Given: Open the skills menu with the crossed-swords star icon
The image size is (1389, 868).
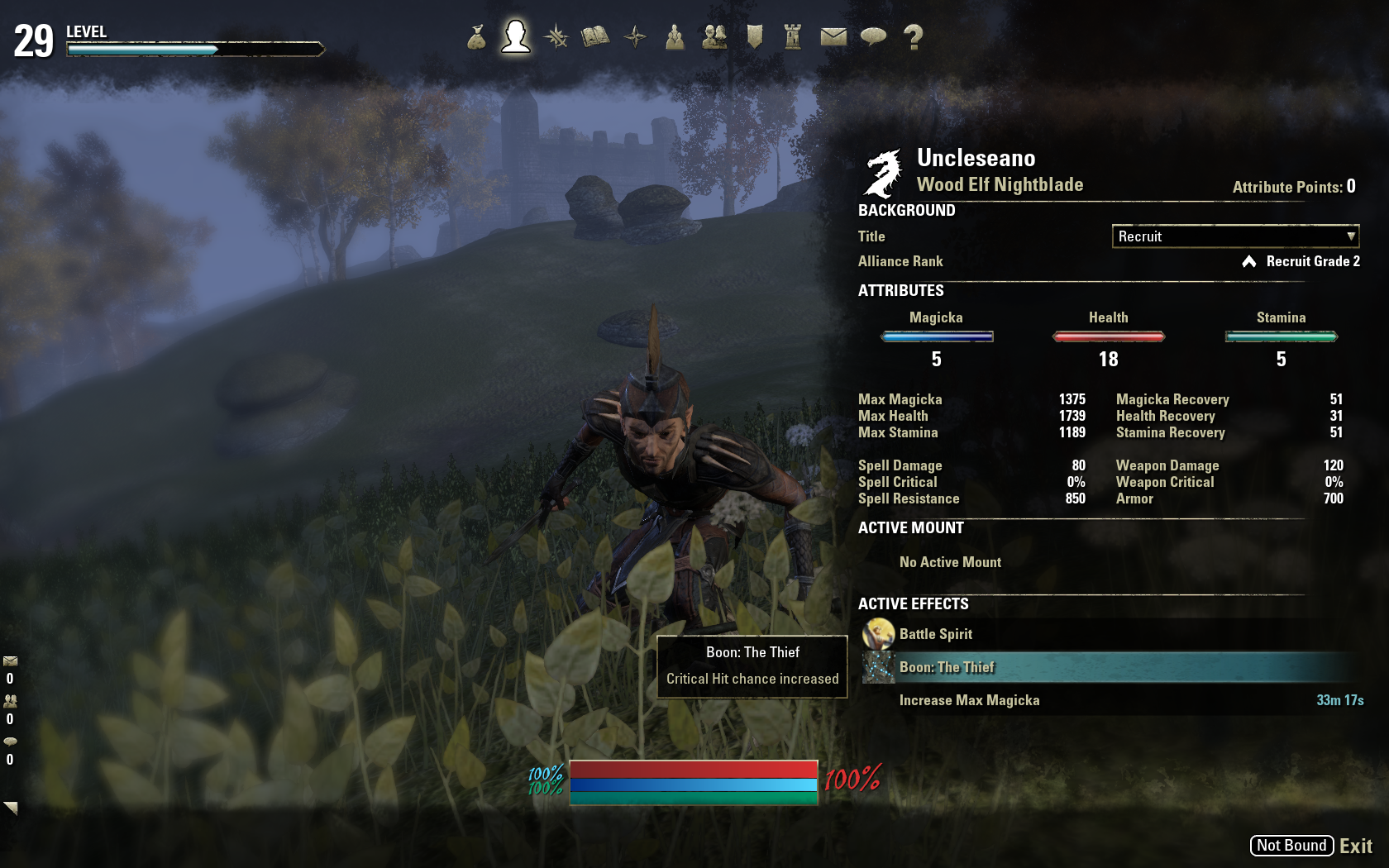Looking at the screenshot, I should 556,37.
